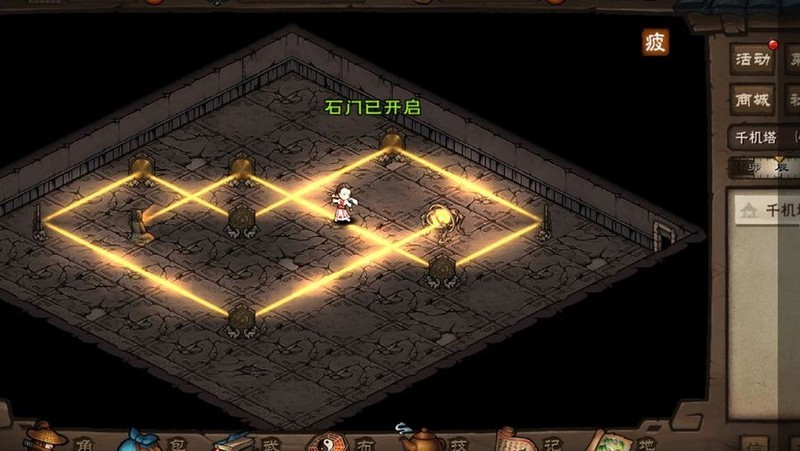Image resolution: width=800 pixels, height=451 pixels.
Task: Open the 商城 shop
Action: point(752,100)
